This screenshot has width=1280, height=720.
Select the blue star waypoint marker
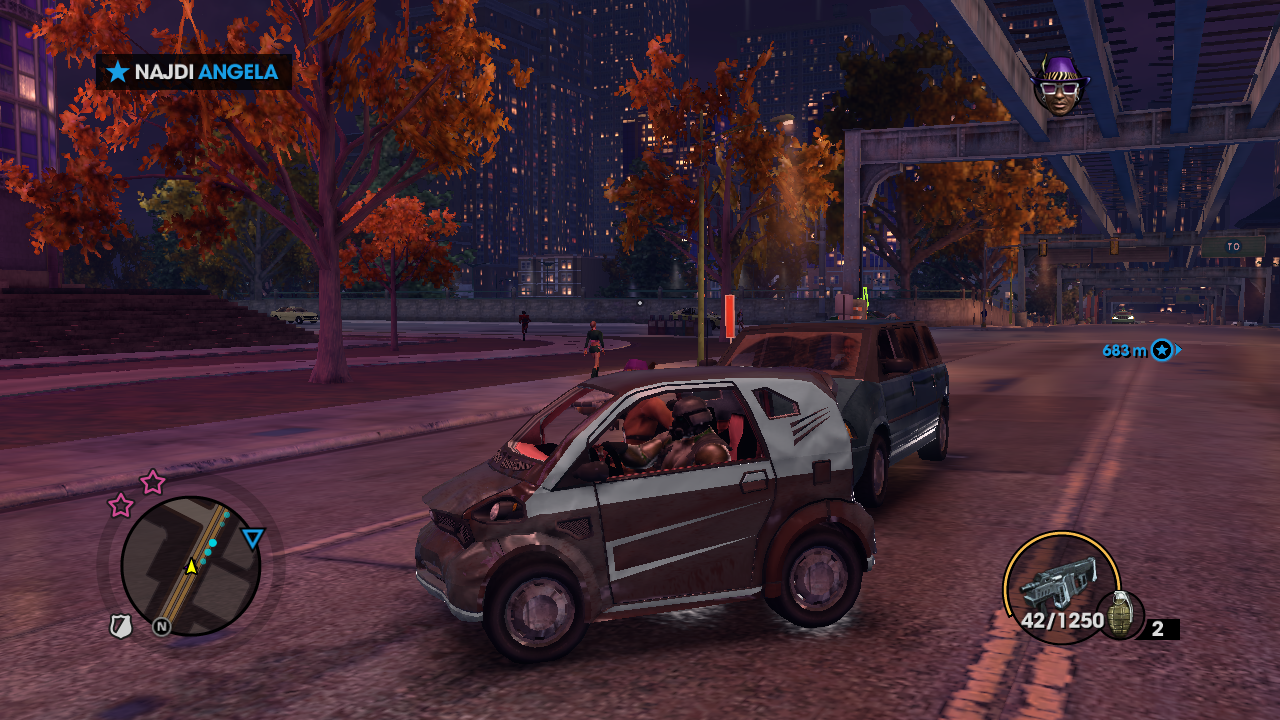1161,350
